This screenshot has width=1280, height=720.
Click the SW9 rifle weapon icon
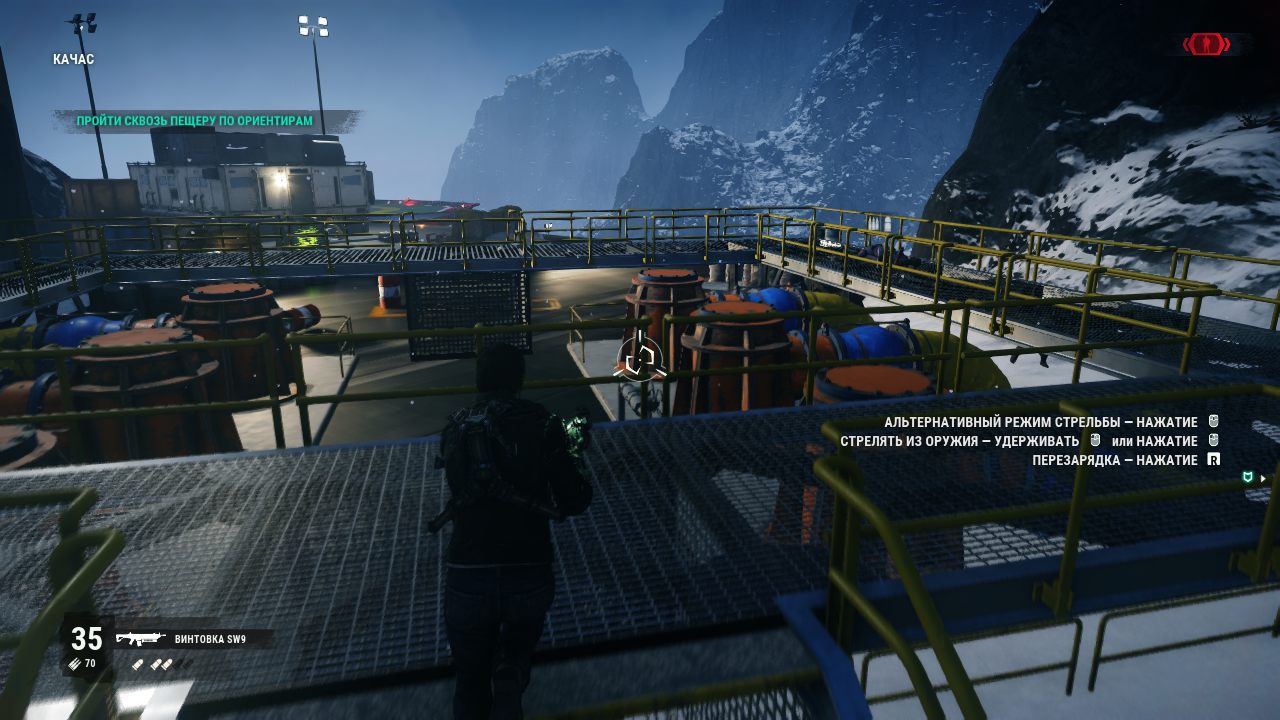coord(139,639)
